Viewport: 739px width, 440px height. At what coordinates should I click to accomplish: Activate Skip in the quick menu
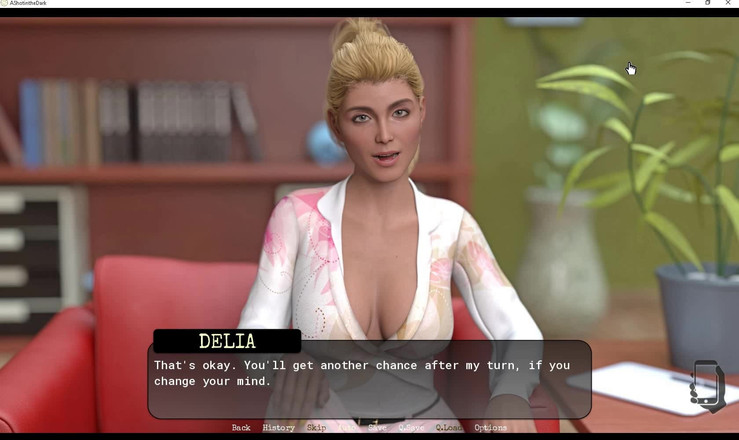316,428
